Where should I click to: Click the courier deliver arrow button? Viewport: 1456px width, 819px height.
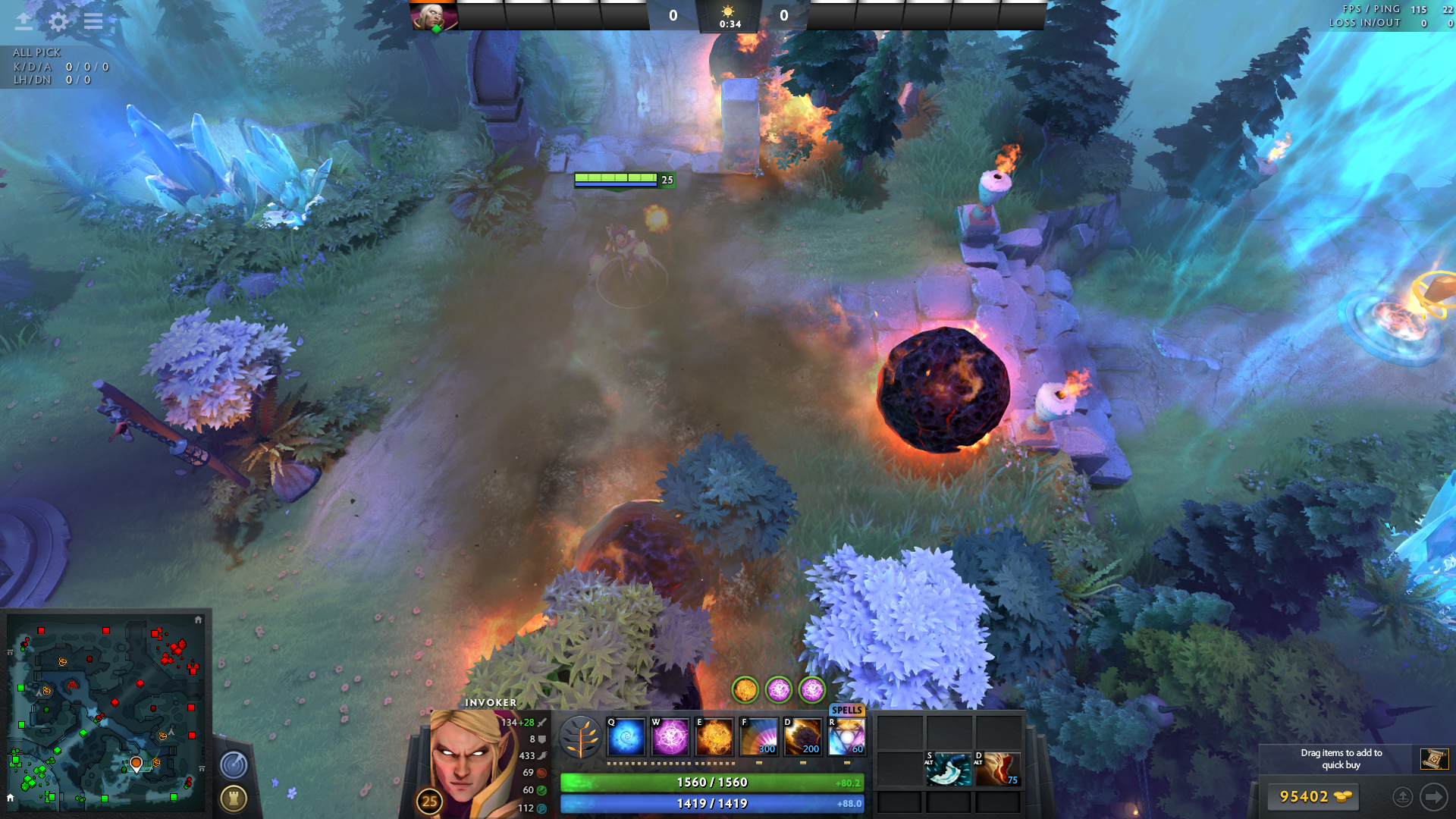(x=1433, y=797)
